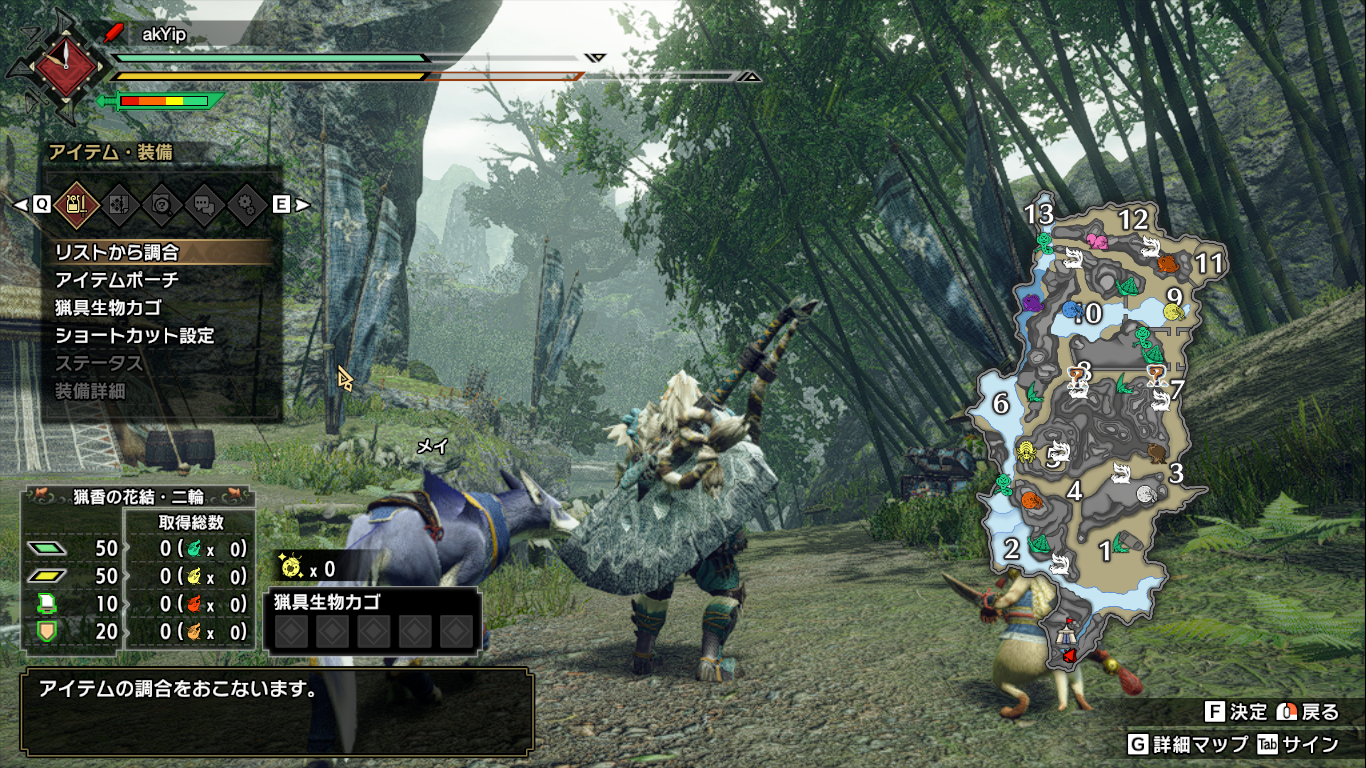Image resolution: width=1366 pixels, height=768 pixels.
Task: Select the pink creature marker on the map
Action: point(1097,241)
